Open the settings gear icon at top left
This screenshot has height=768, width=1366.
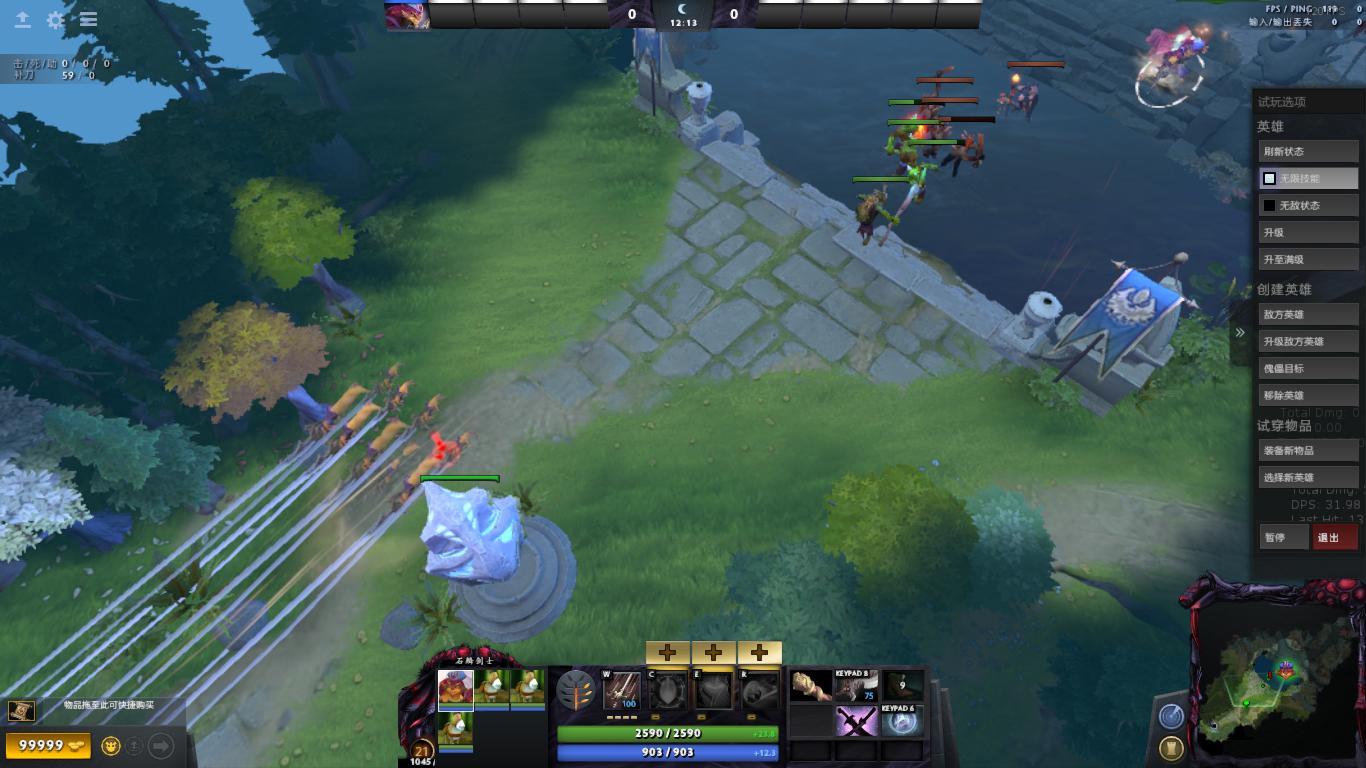click(x=55, y=19)
